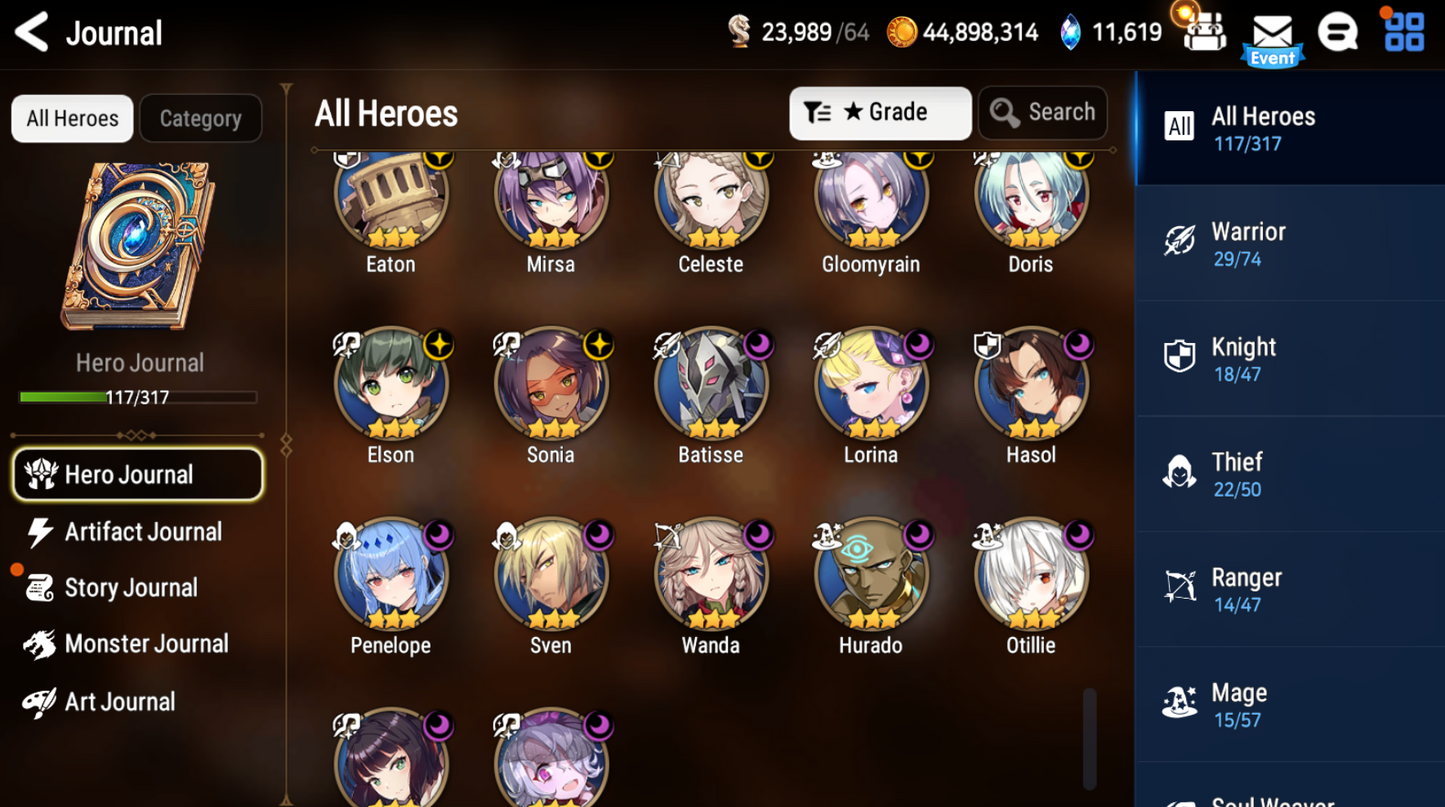This screenshot has width=1445, height=807.
Task: Open the Story Journal
Action: [x=131, y=588]
